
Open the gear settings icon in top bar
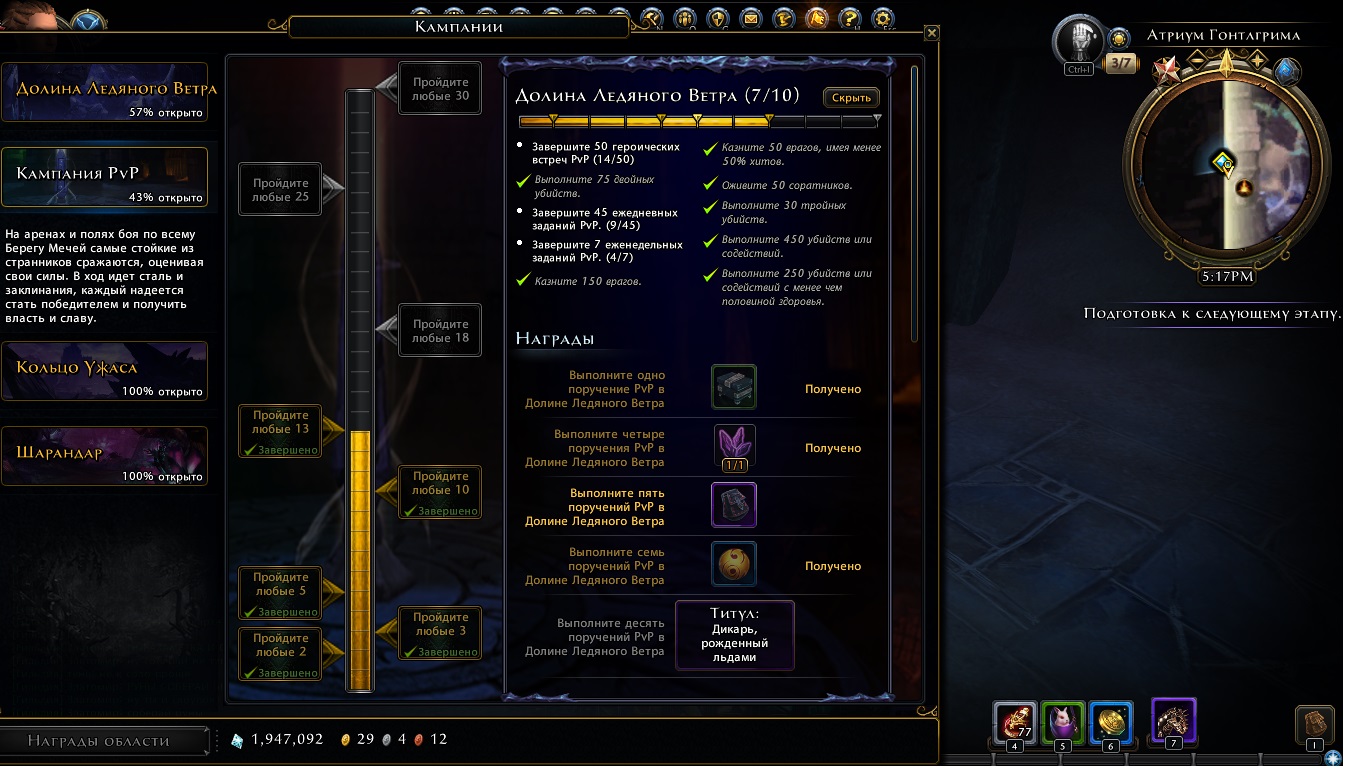coord(882,18)
